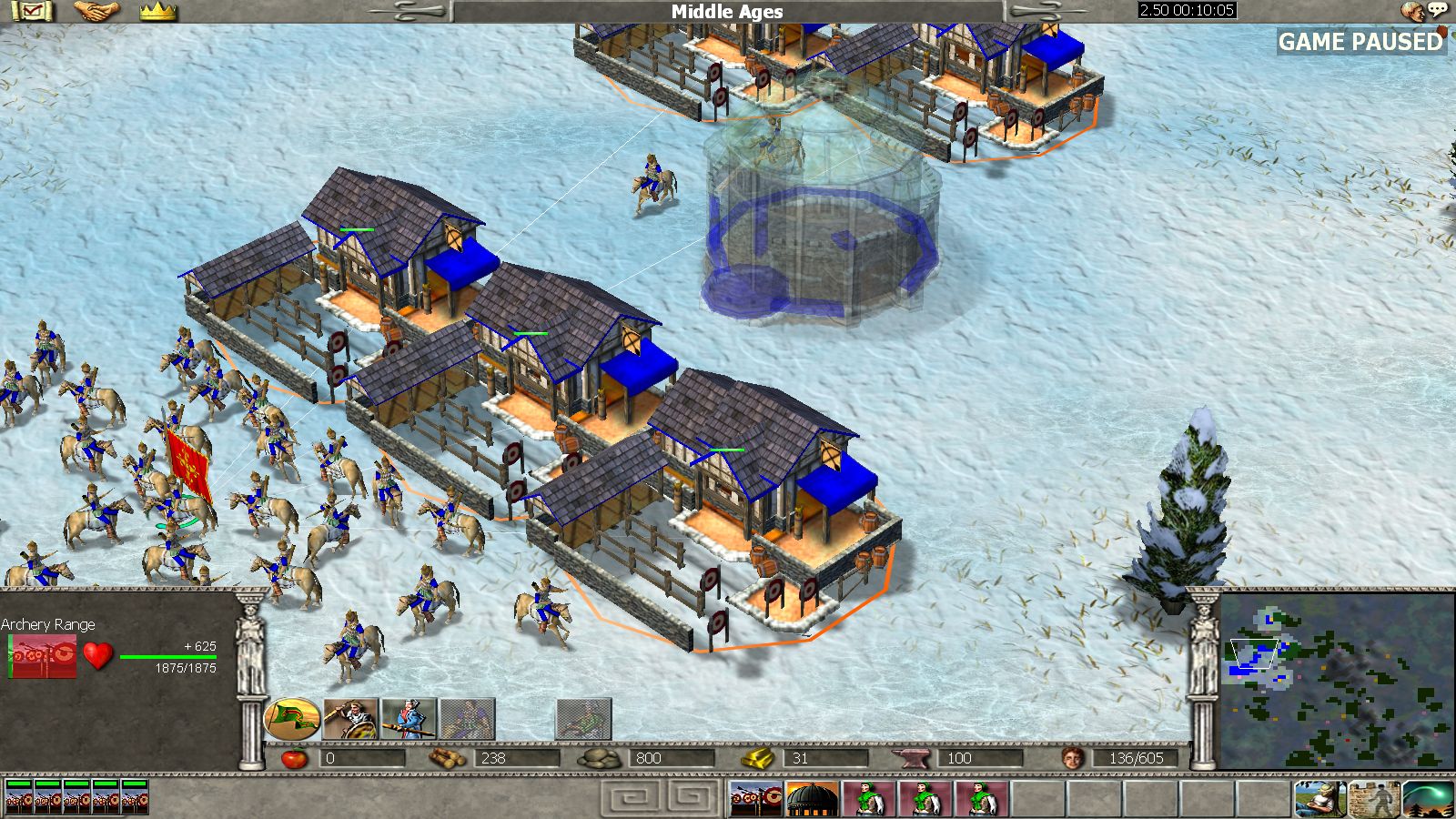
Task: Train the javelin thrower with shield
Action: (351, 719)
